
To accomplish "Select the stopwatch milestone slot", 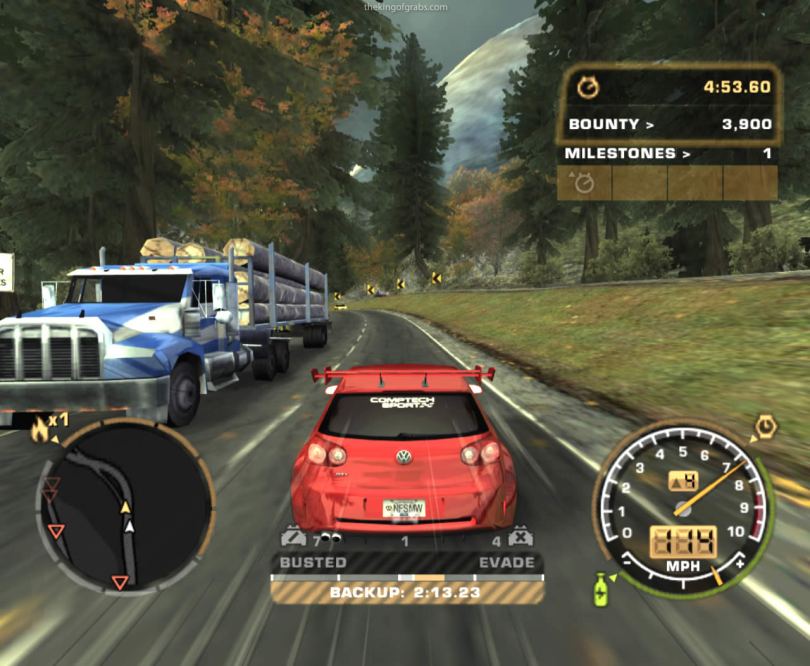I will [x=583, y=183].
